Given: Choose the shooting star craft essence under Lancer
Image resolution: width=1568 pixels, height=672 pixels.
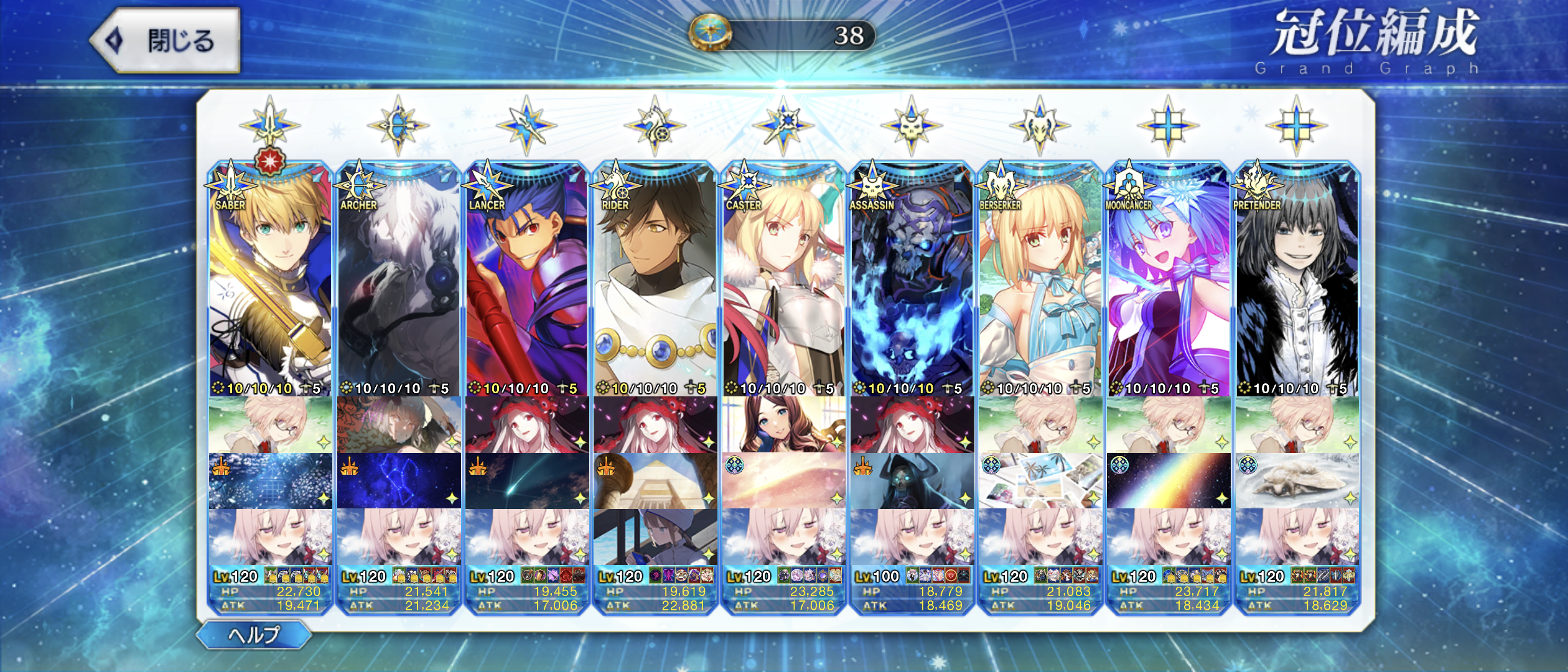Looking at the screenshot, I should [526, 481].
